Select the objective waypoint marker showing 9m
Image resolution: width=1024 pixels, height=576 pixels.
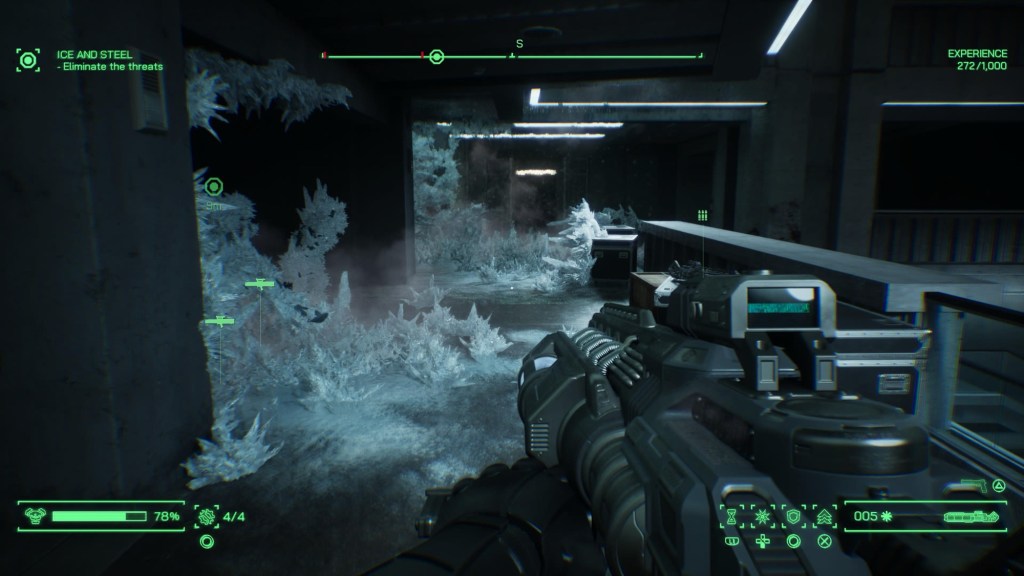point(213,186)
